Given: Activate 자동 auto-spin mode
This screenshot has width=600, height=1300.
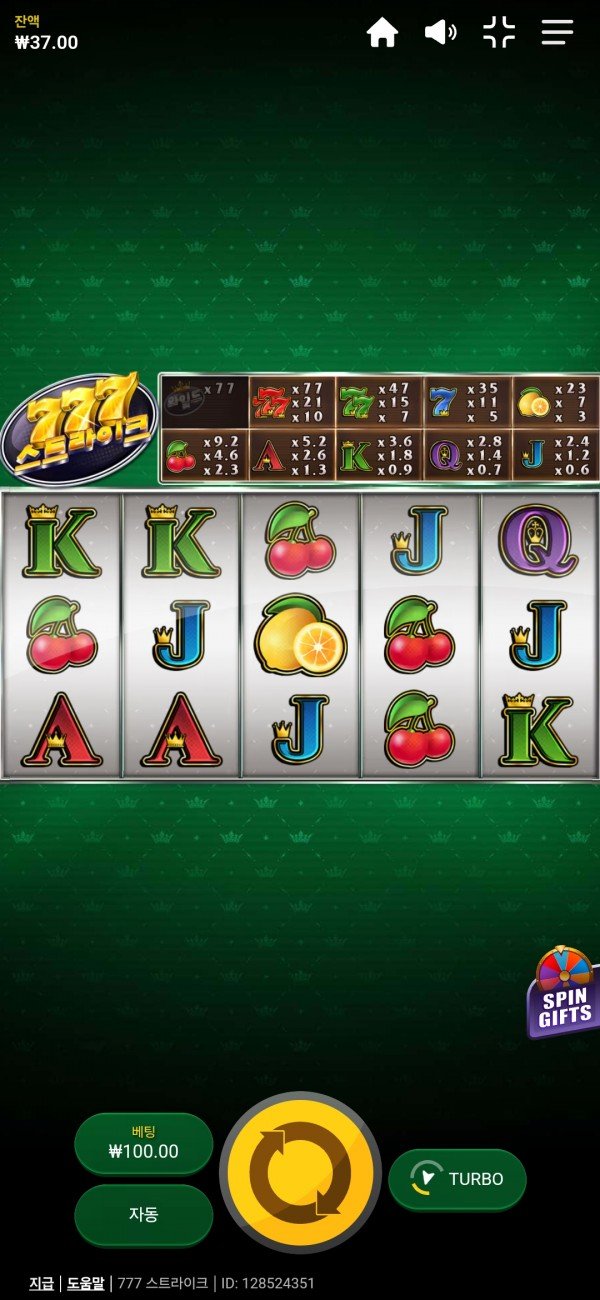Looking at the screenshot, I should point(144,1215).
